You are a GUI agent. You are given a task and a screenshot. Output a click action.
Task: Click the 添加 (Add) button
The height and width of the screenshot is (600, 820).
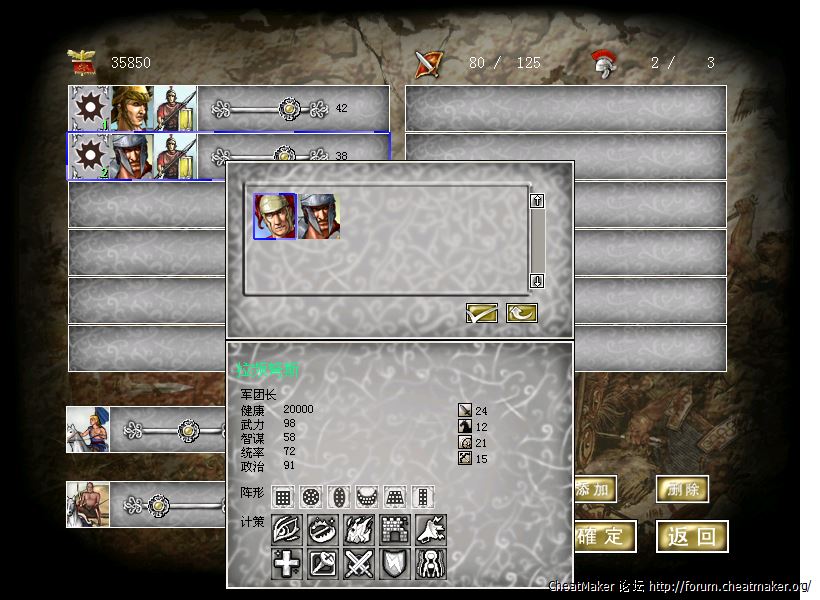point(595,489)
